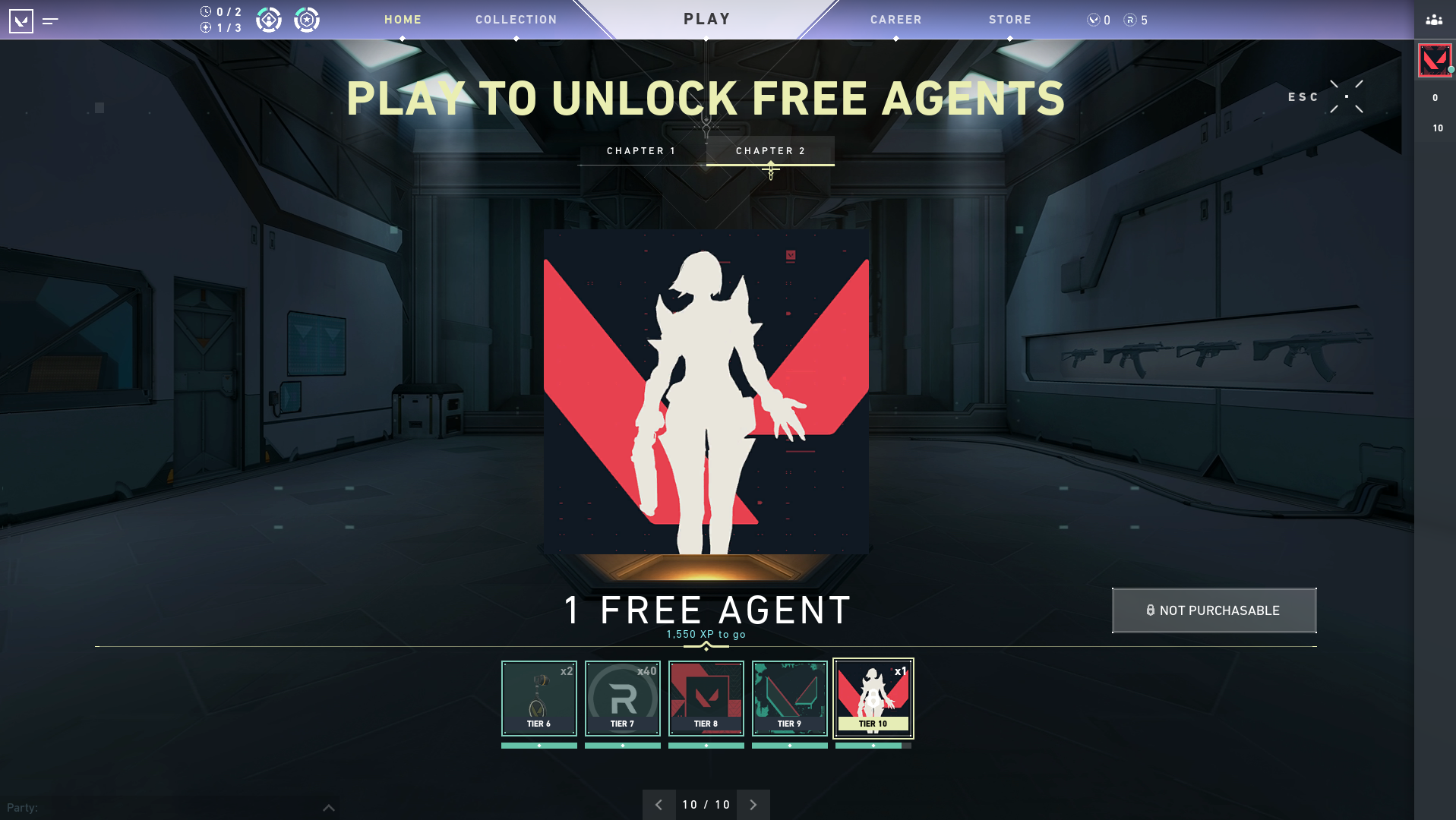Image resolution: width=1456 pixels, height=820 pixels.
Task: Select the Tier 8 reward tile
Action: pos(706,699)
